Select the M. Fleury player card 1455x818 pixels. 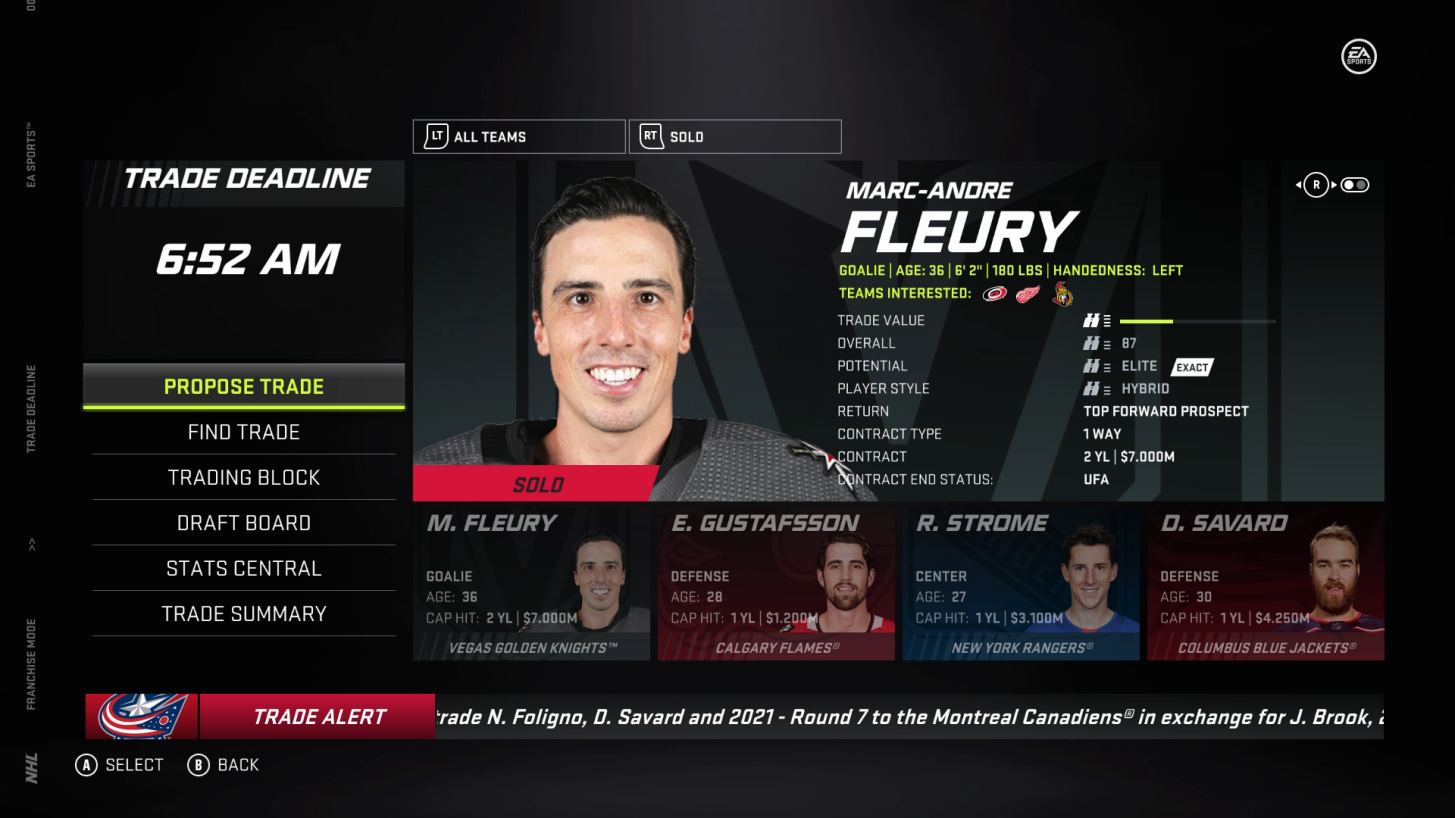click(531, 584)
